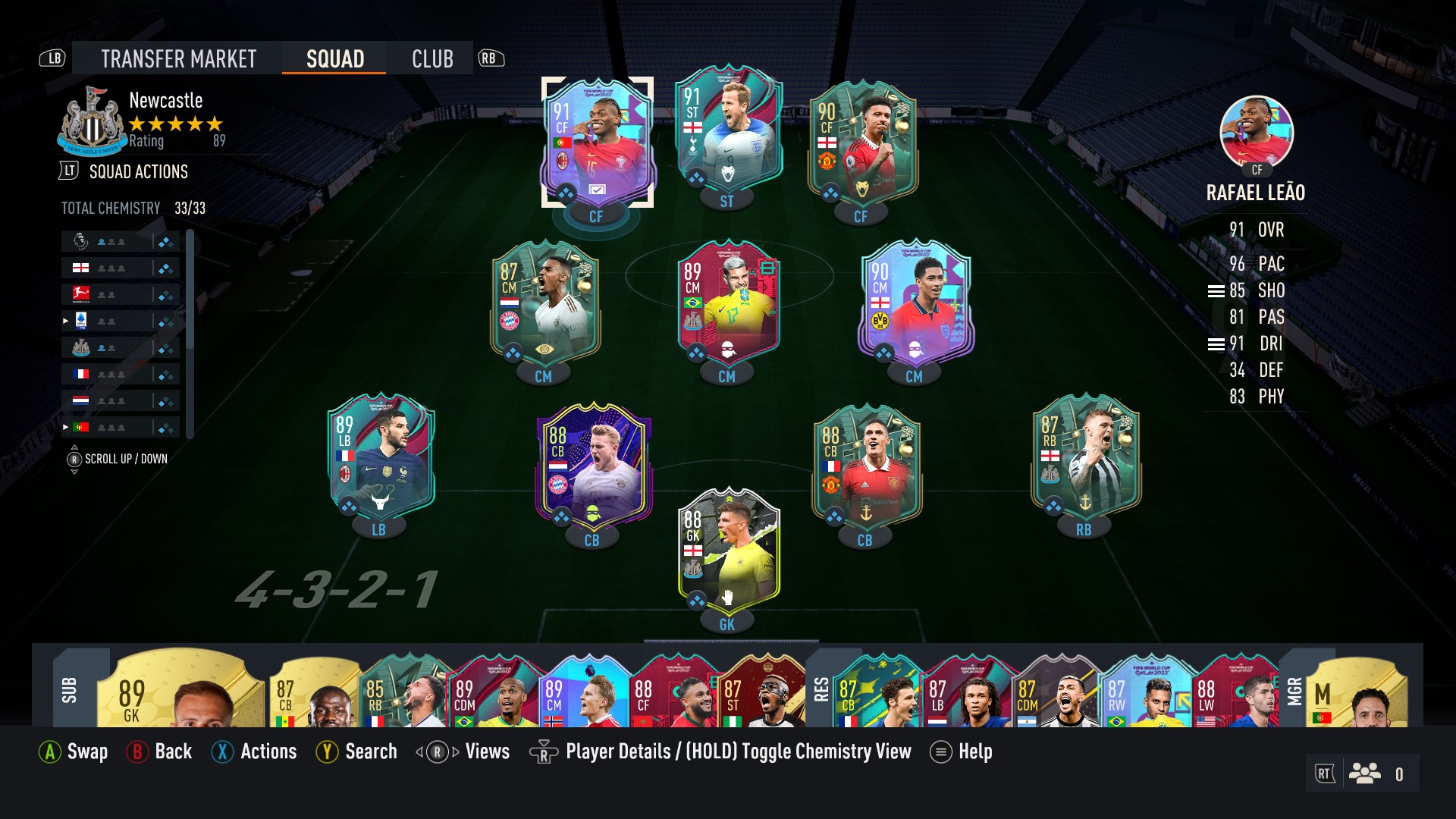Open SQUAD ACTIONS
The height and width of the screenshot is (819, 1456).
point(137,171)
